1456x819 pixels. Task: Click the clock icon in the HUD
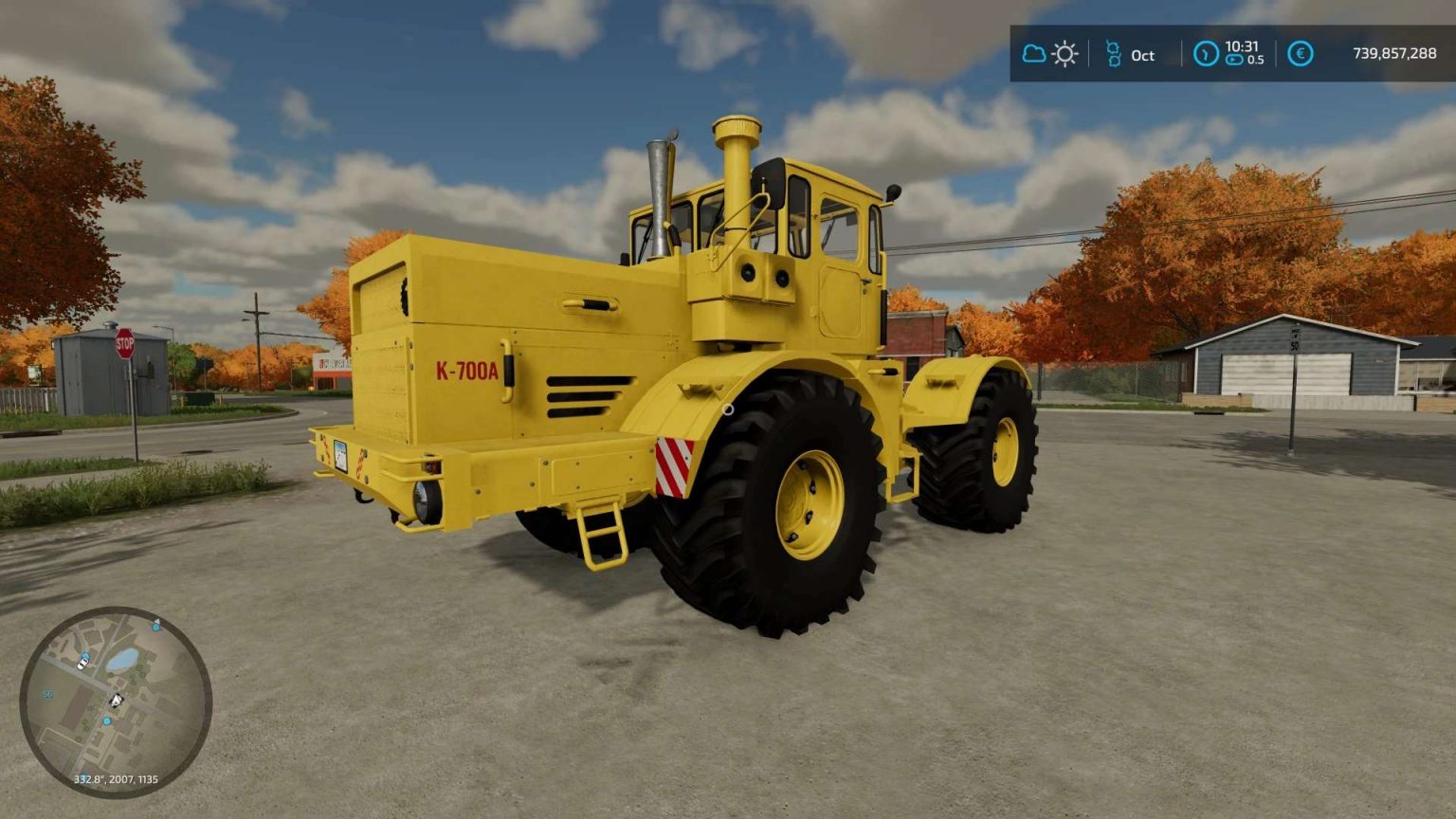(1207, 54)
